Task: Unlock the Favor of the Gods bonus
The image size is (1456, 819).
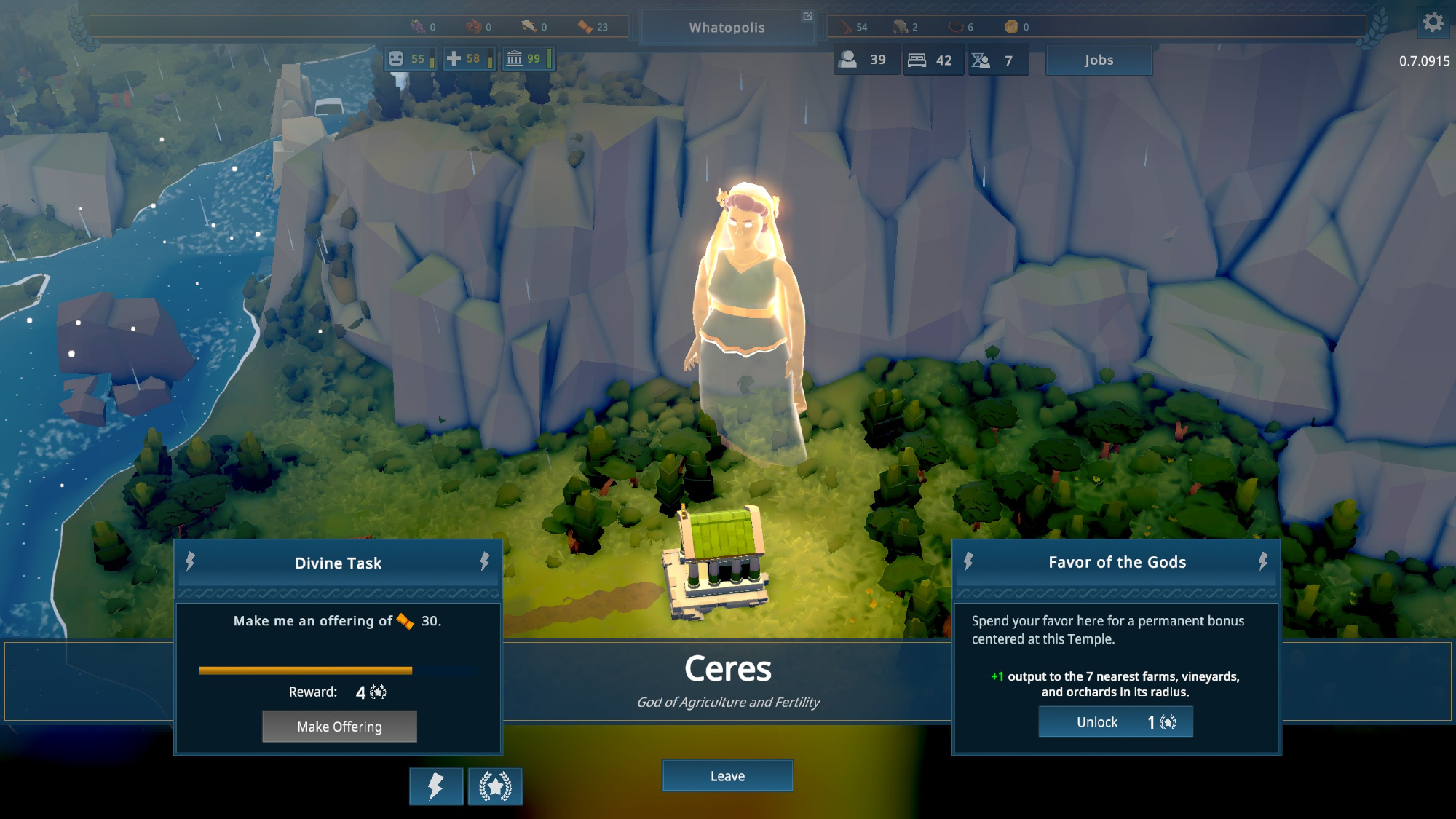Action: click(x=1115, y=722)
